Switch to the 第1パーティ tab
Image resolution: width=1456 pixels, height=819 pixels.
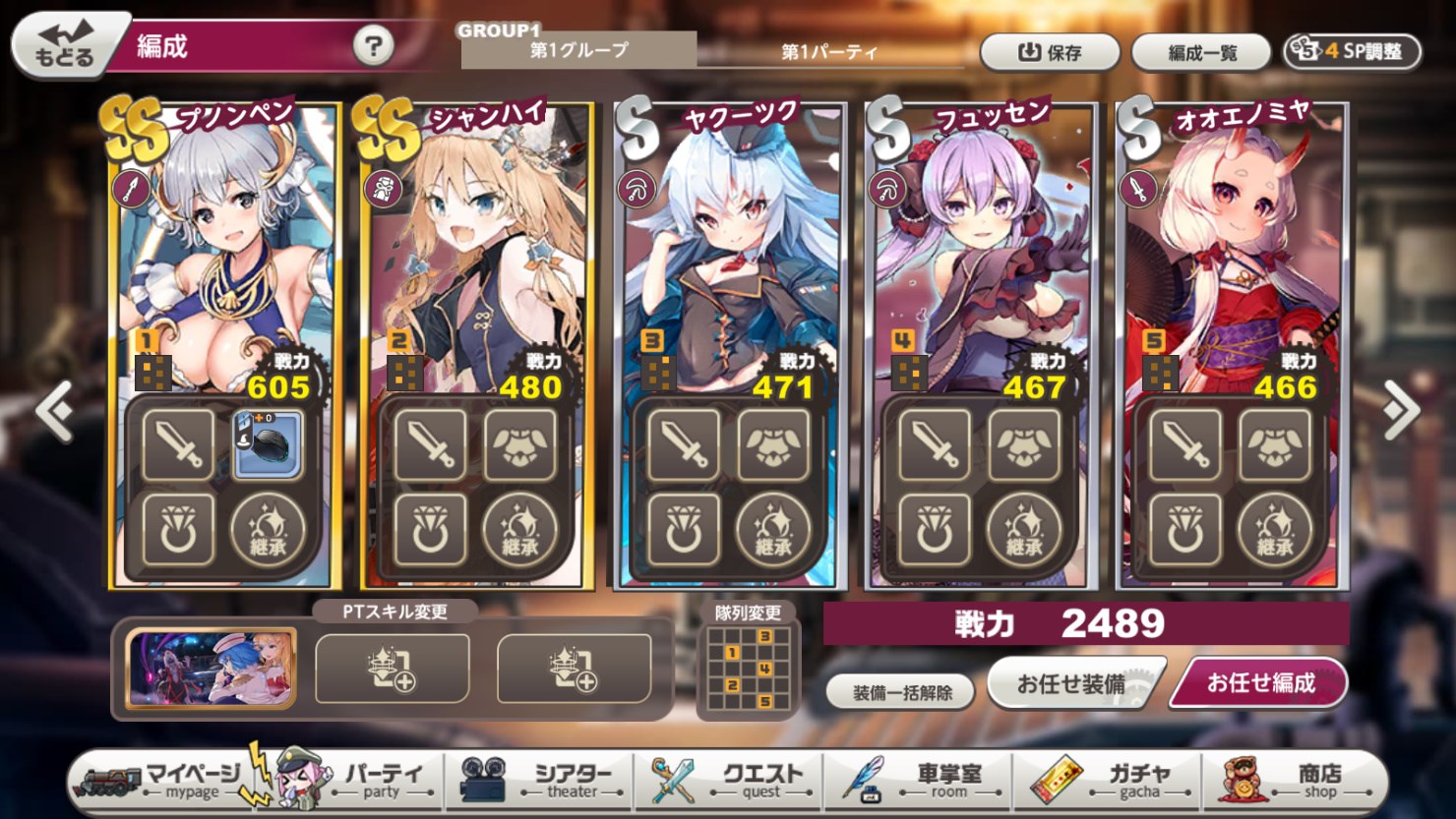(x=829, y=53)
